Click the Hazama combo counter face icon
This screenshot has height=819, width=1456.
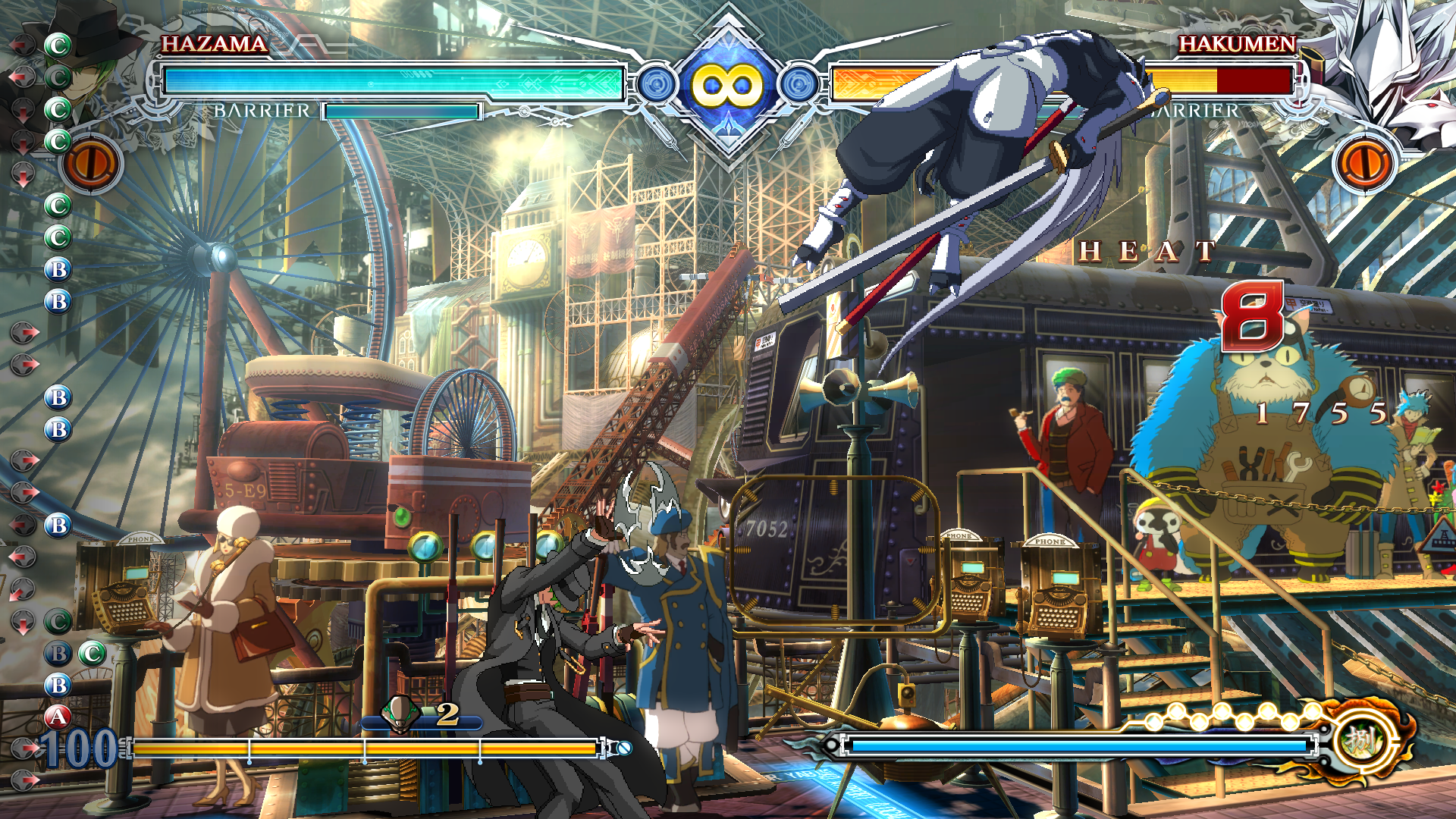point(400,713)
